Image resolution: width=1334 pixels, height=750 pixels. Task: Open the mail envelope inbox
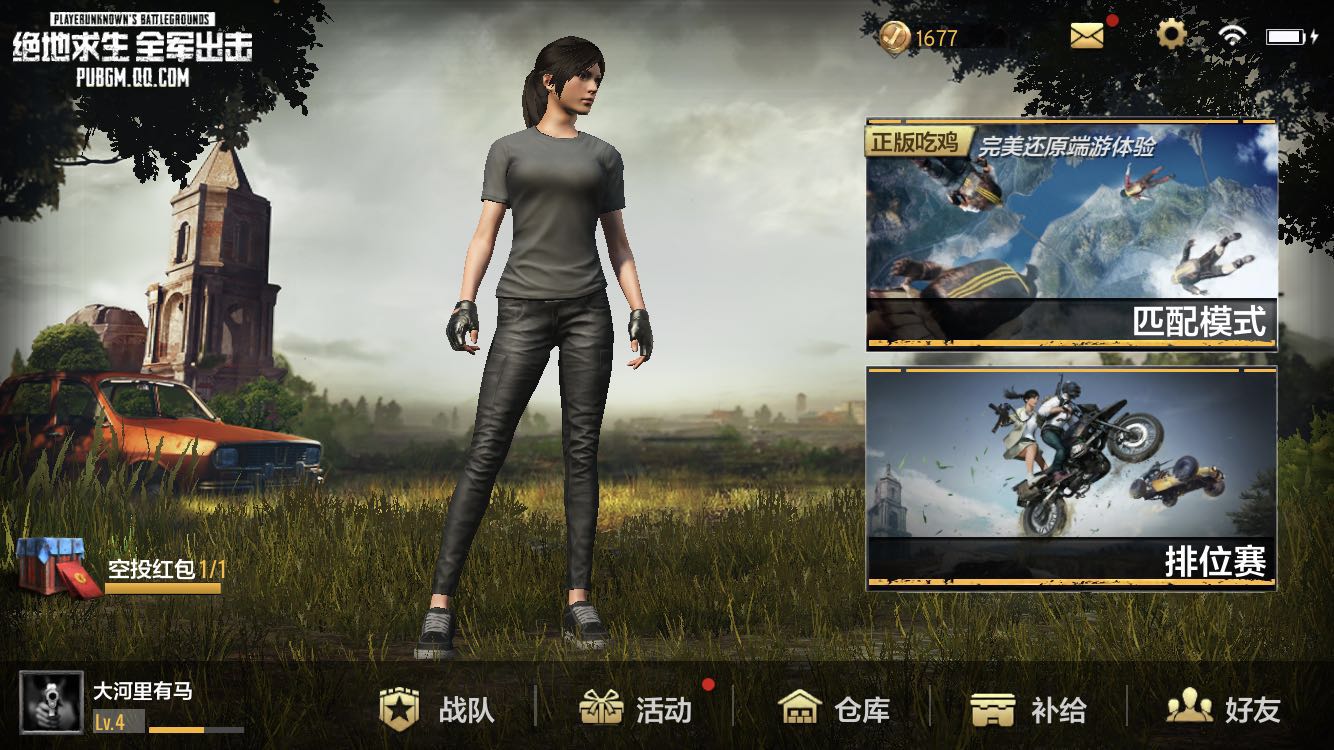(x=1087, y=36)
